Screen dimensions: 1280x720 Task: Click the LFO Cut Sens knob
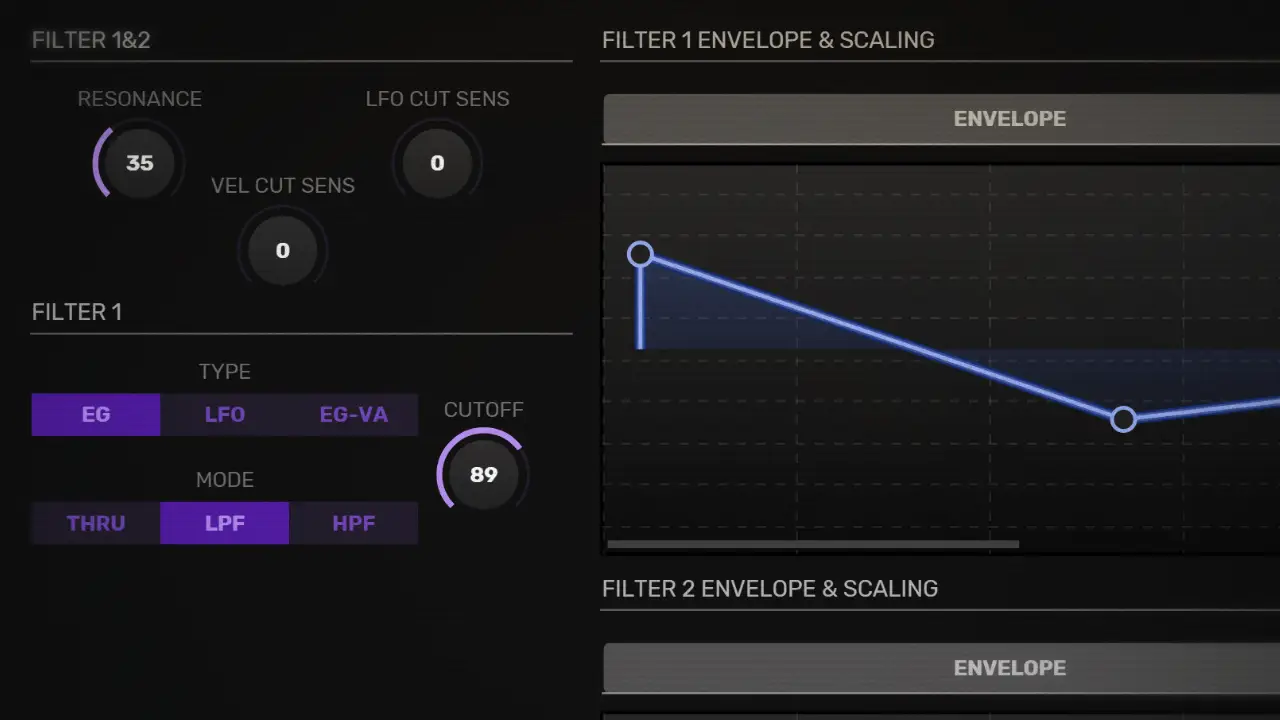(437, 163)
